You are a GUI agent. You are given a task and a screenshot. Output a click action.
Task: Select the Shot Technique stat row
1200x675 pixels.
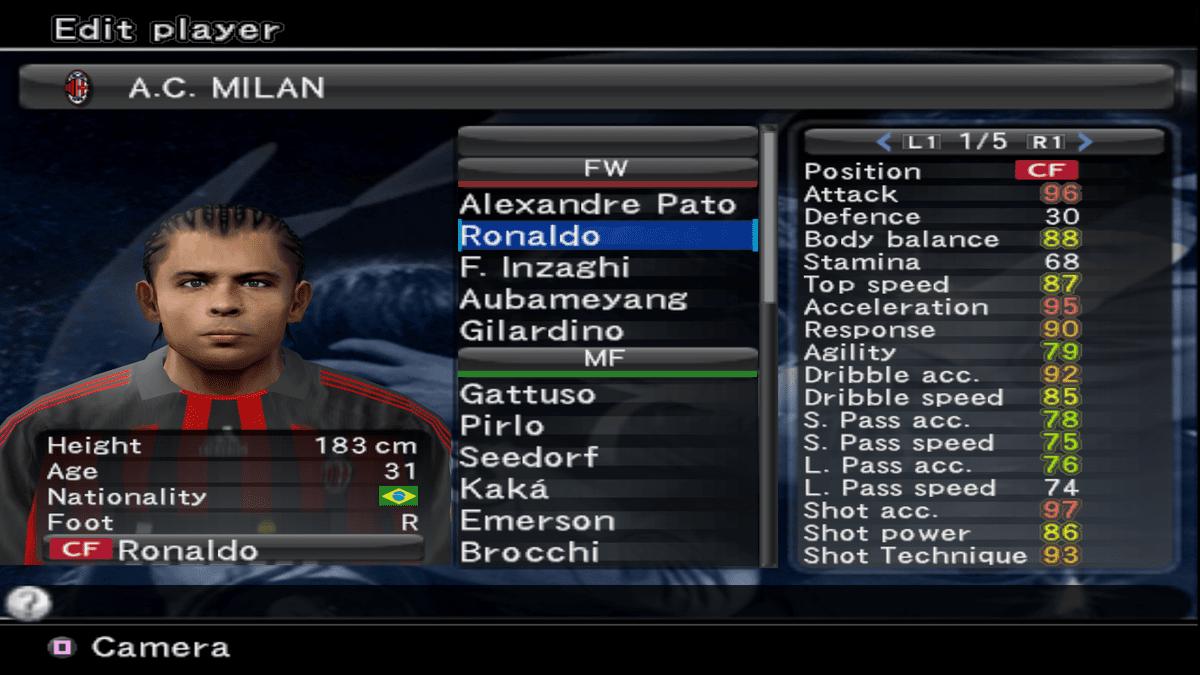pos(940,556)
